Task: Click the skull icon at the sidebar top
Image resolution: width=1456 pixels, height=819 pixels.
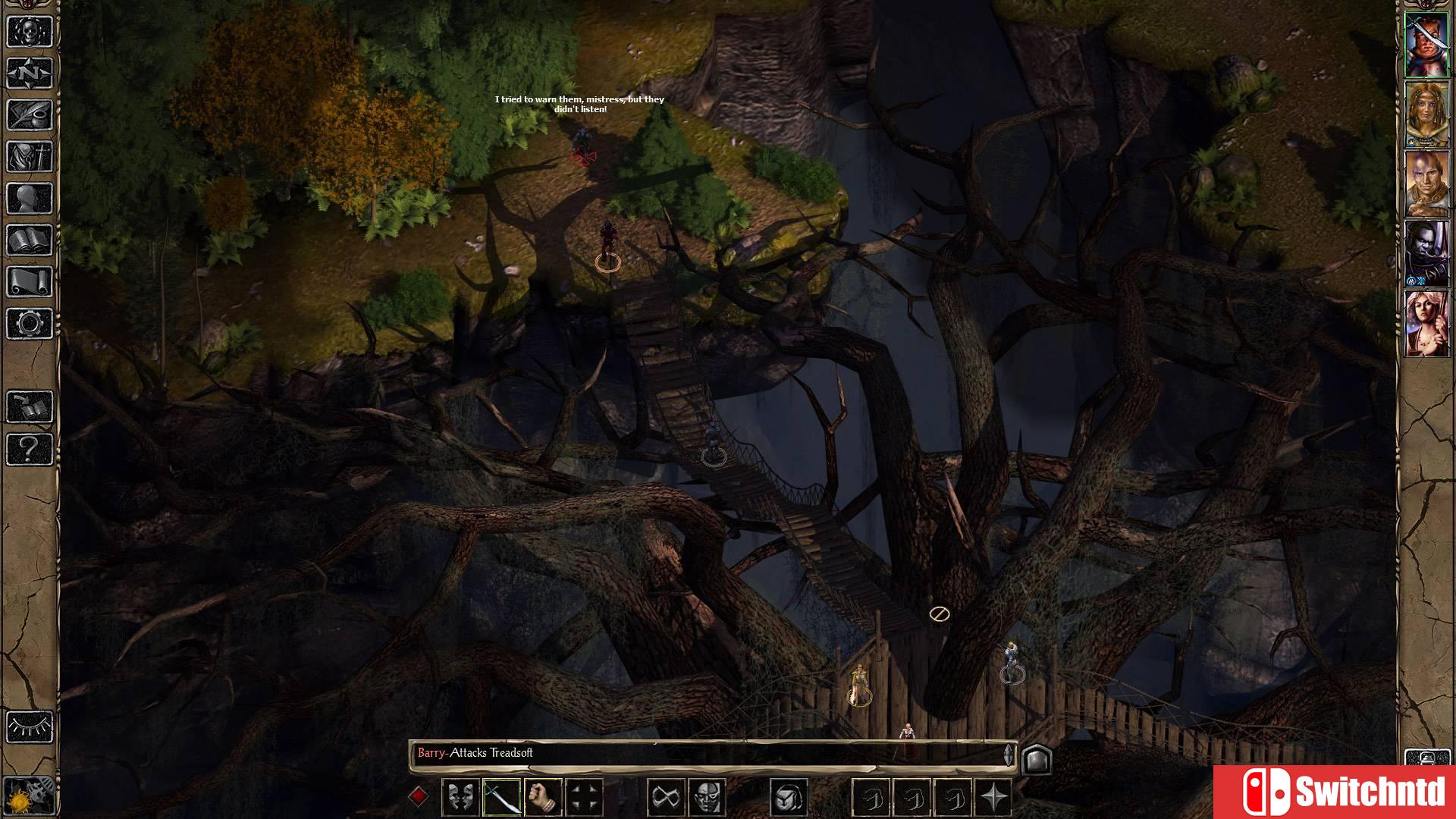Action: coord(30,32)
